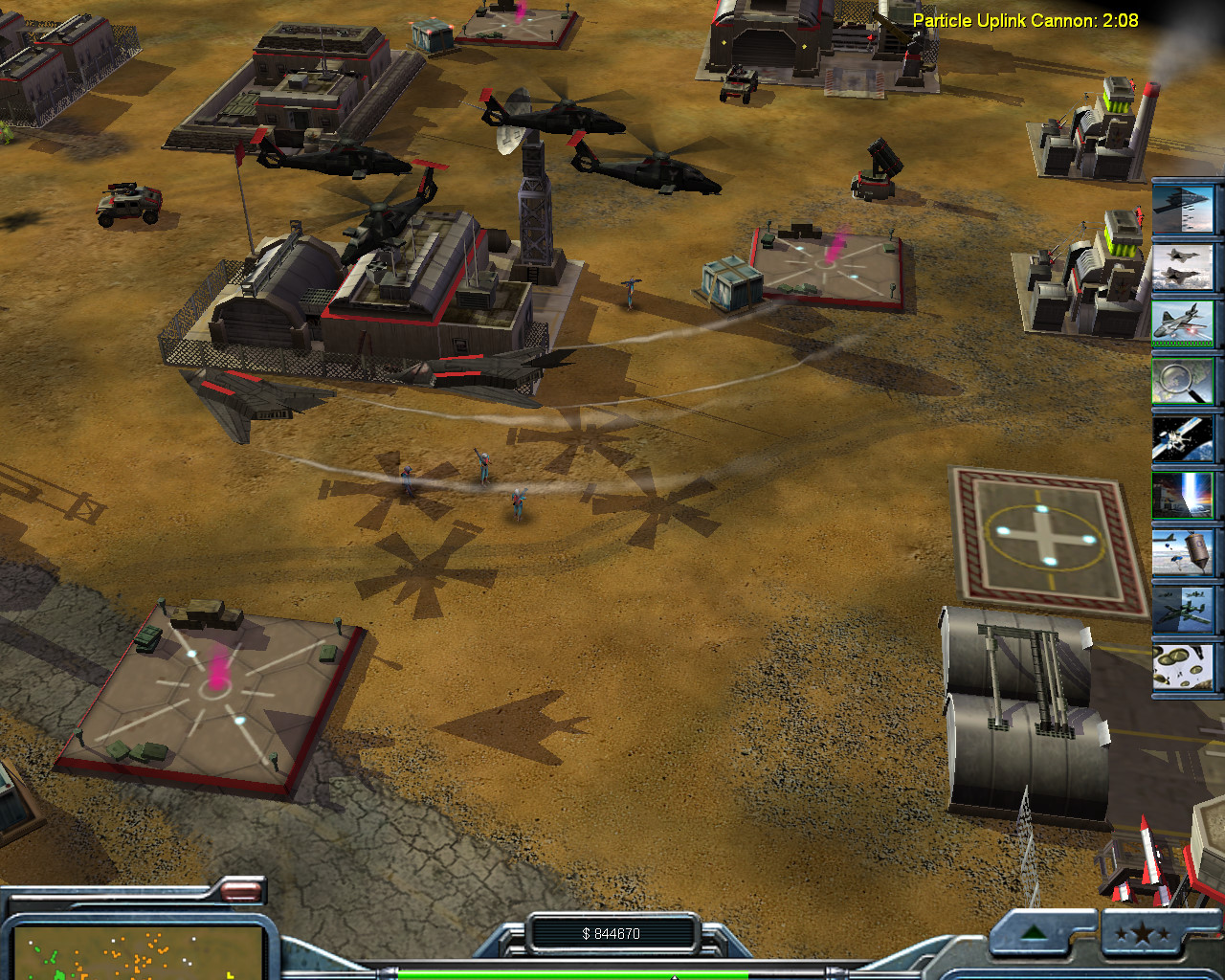Deploy the Paradrop reinforcements power
The height and width of the screenshot is (980, 1225).
click(1183, 667)
